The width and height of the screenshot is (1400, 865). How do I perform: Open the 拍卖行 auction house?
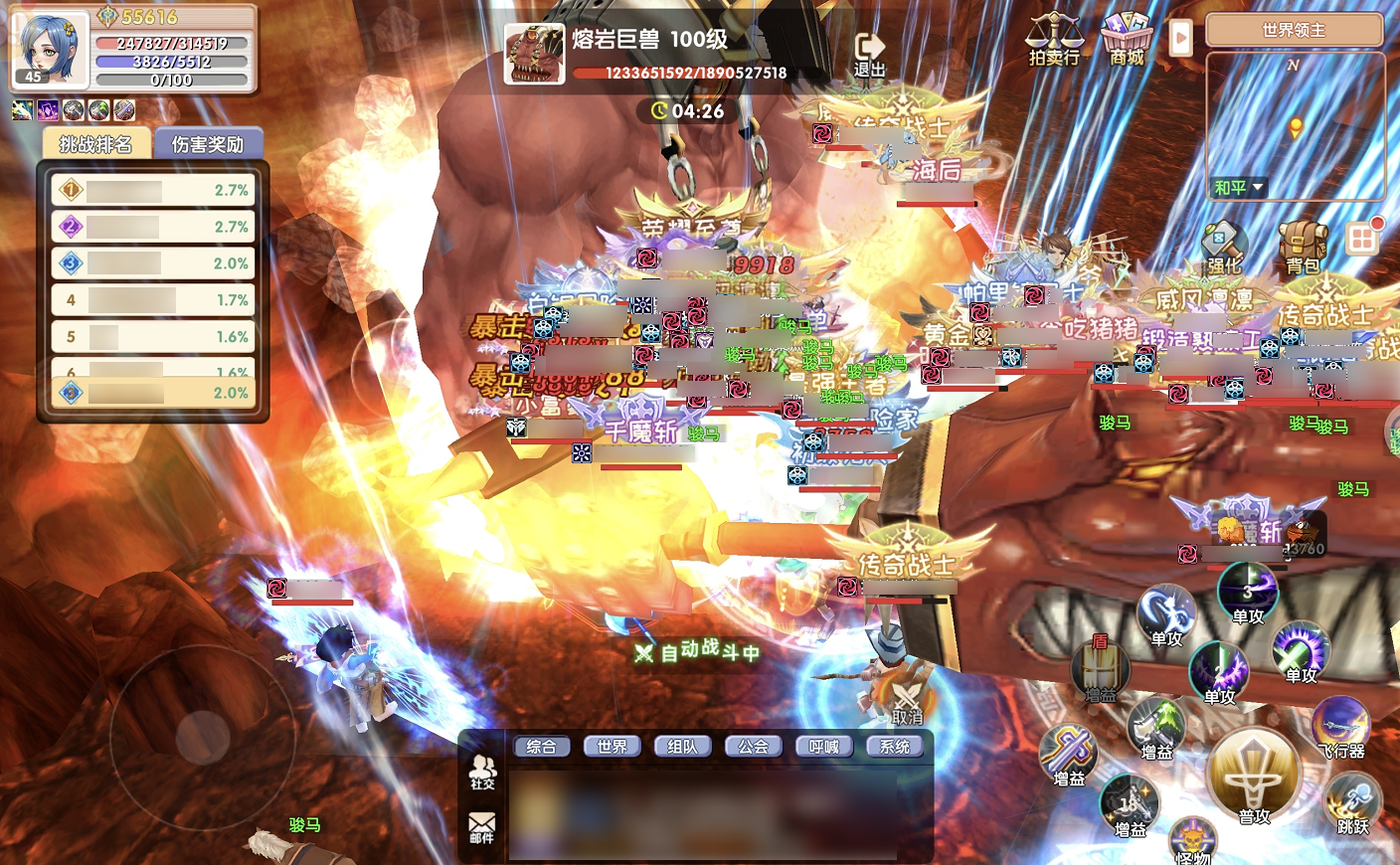[x=1054, y=40]
